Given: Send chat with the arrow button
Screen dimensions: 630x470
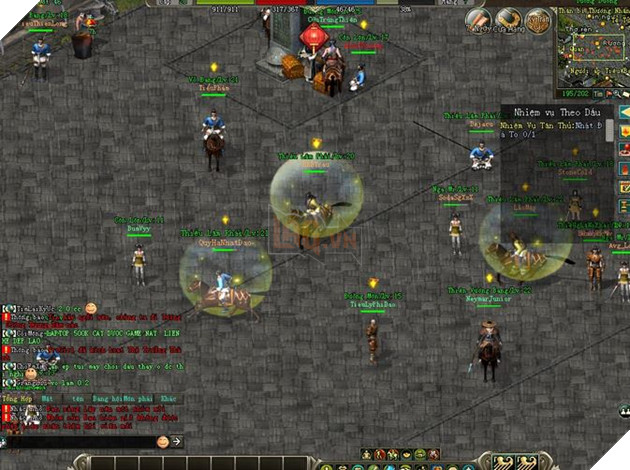Looking at the screenshot, I should pyautogui.click(x=177, y=441).
